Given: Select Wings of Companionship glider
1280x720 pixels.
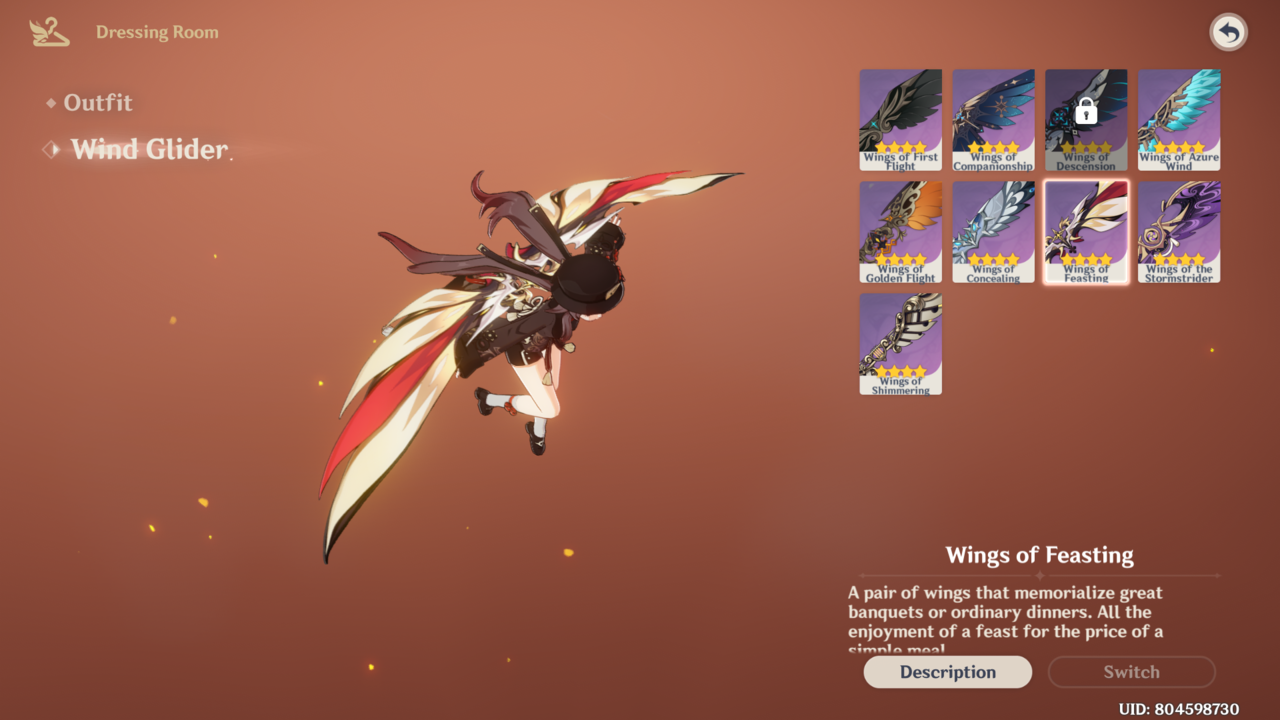Looking at the screenshot, I should coord(993,119).
